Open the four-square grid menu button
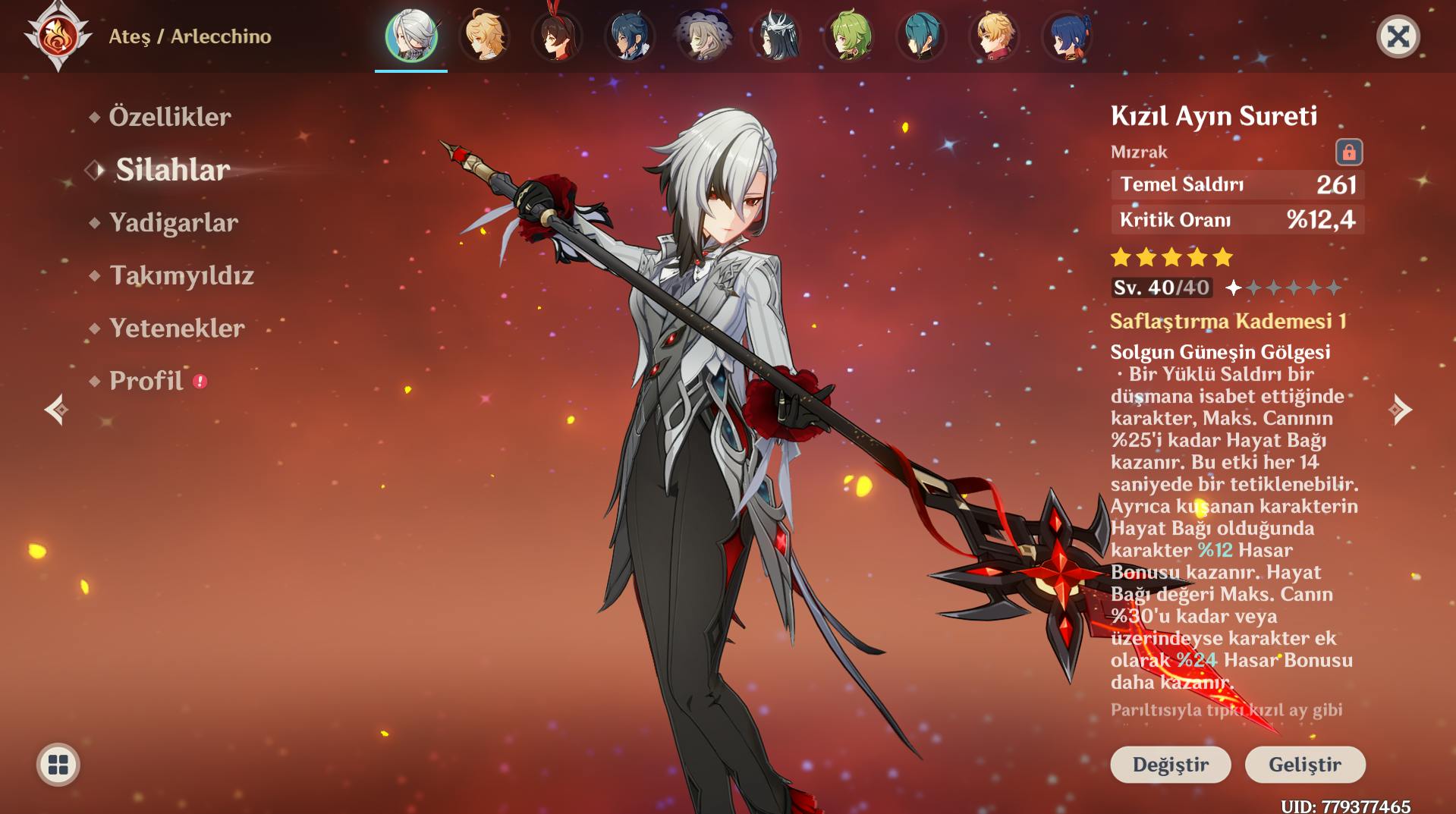The height and width of the screenshot is (814, 1456). [58, 765]
